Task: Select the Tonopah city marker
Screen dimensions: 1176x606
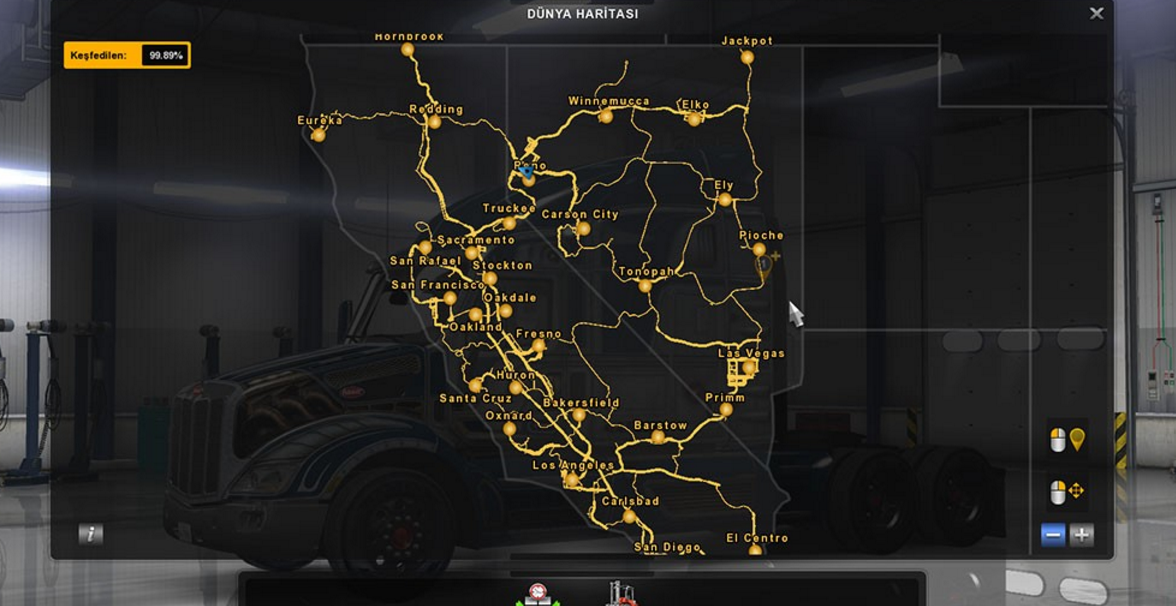Action: [x=645, y=286]
